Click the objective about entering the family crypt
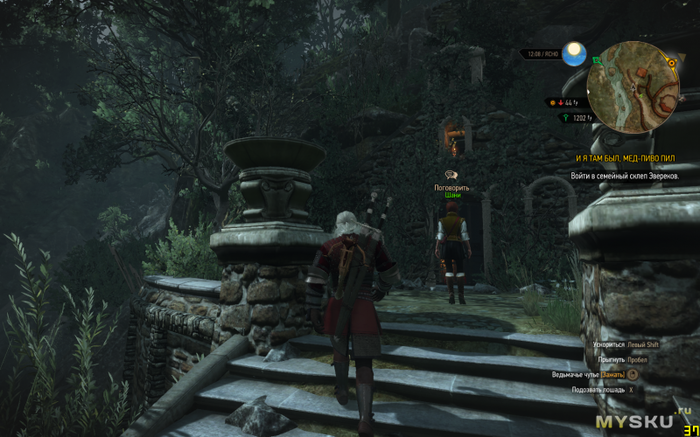The height and width of the screenshot is (437, 700). coord(625,175)
